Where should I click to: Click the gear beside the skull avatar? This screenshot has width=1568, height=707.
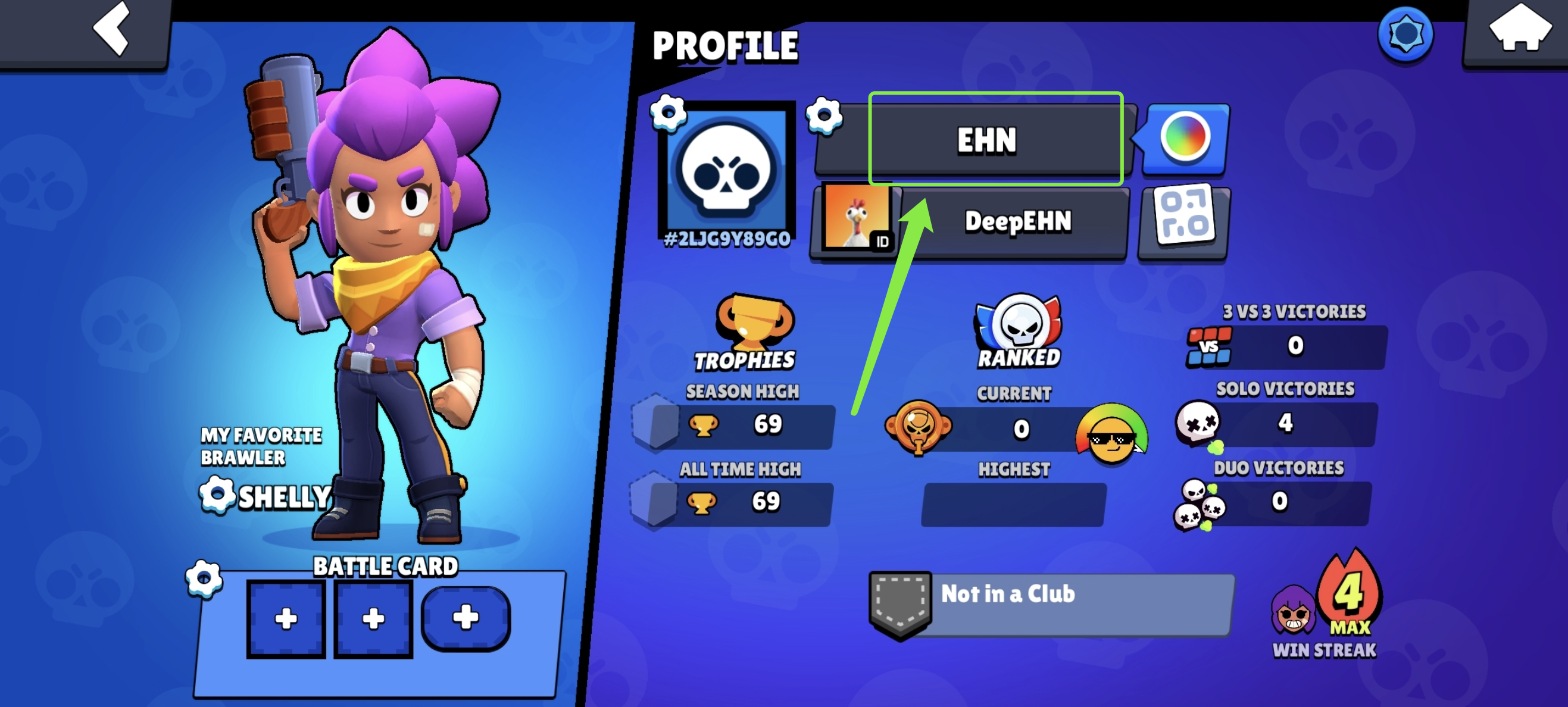point(668,112)
